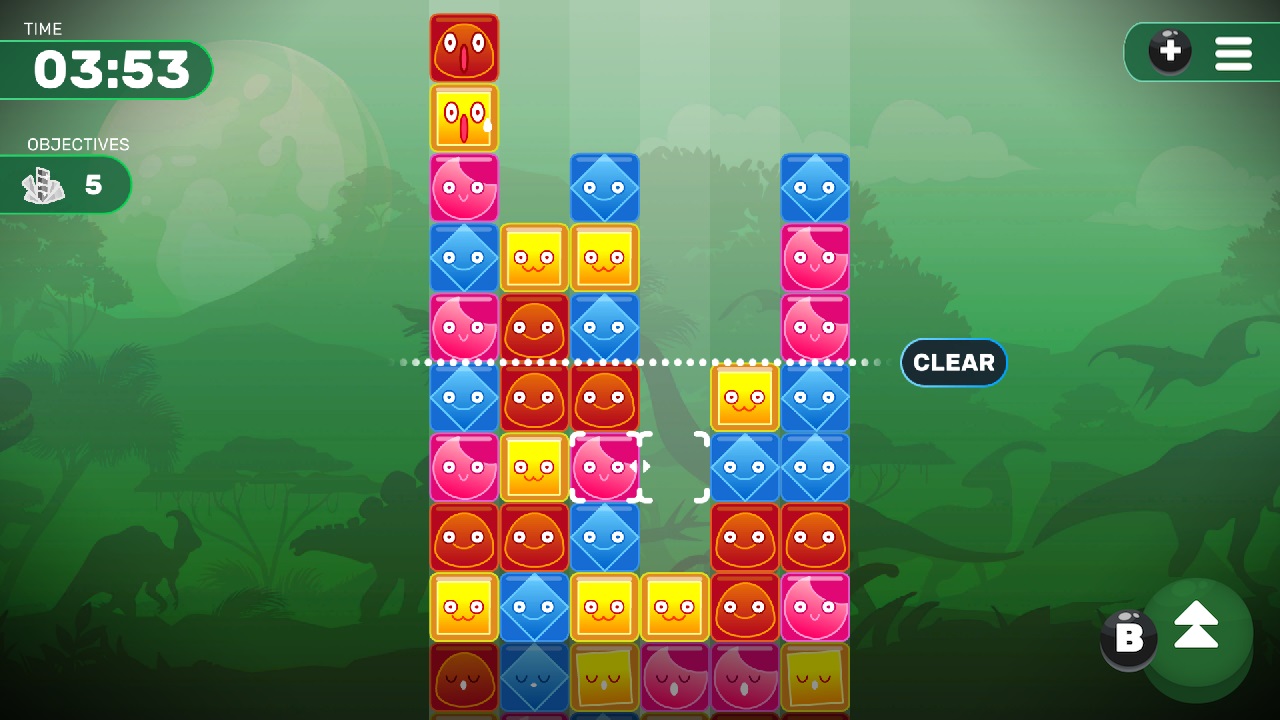This screenshot has height=720, width=1280.
Task: Click the lone yellow block right of the gap column
Action: 745,397
